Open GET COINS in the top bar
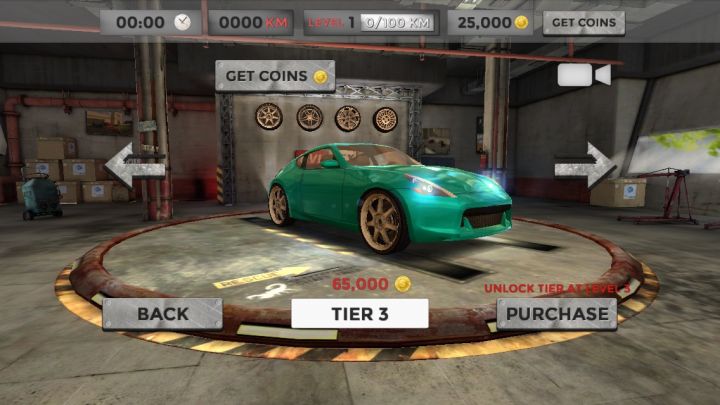This screenshot has width=720, height=405. pyautogui.click(x=583, y=22)
